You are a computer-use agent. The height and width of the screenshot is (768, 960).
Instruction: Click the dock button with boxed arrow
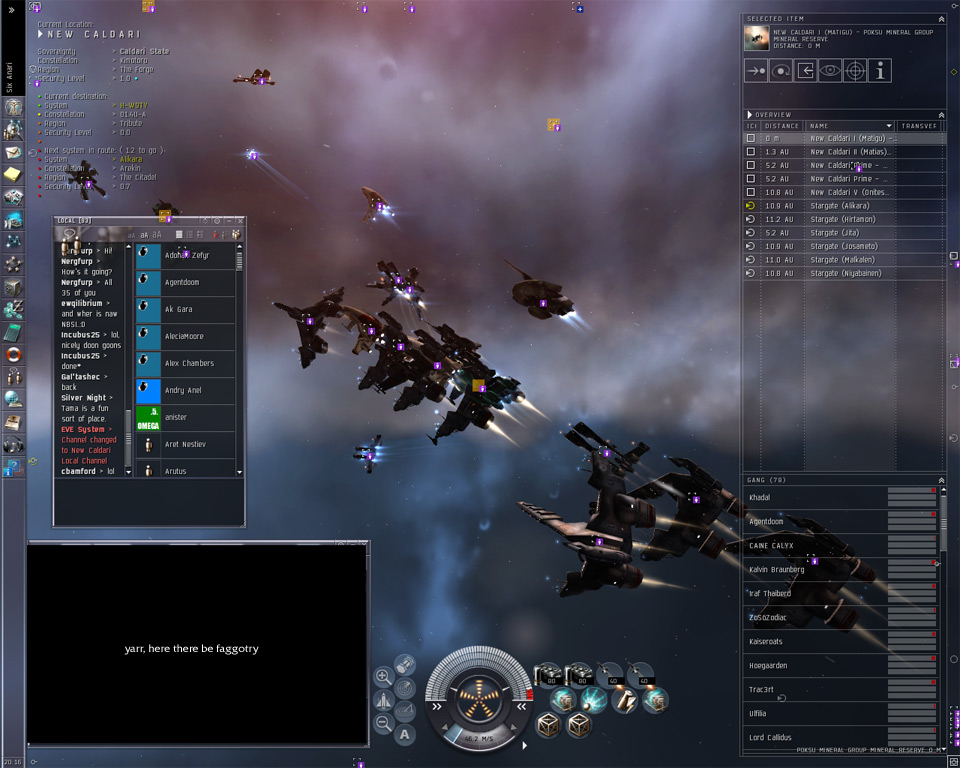click(805, 71)
